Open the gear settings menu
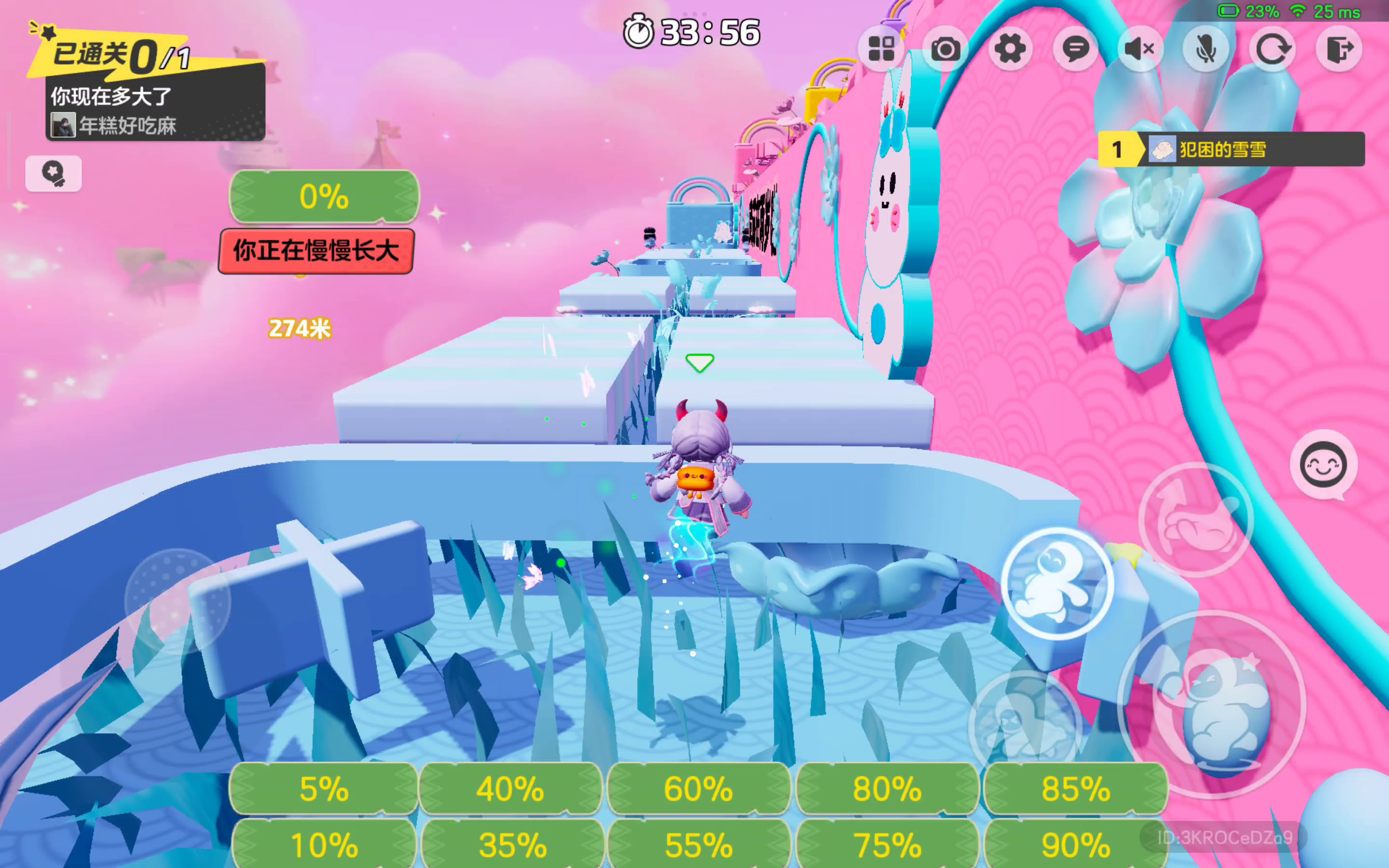The width and height of the screenshot is (1389, 868). point(1010,49)
